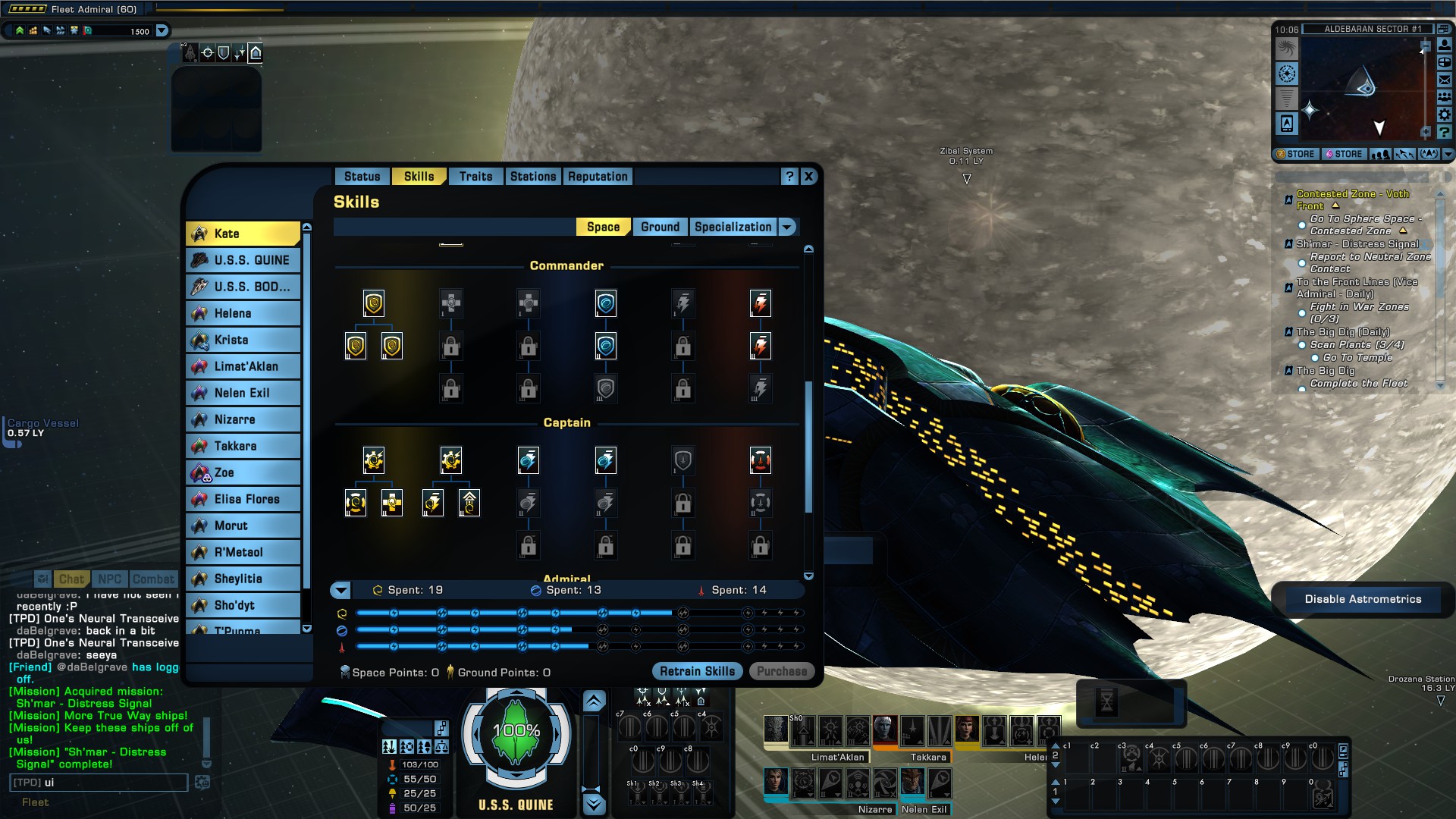Open the NPC chat tab
The height and width of the screenshot is (819, 1456).
109,579
